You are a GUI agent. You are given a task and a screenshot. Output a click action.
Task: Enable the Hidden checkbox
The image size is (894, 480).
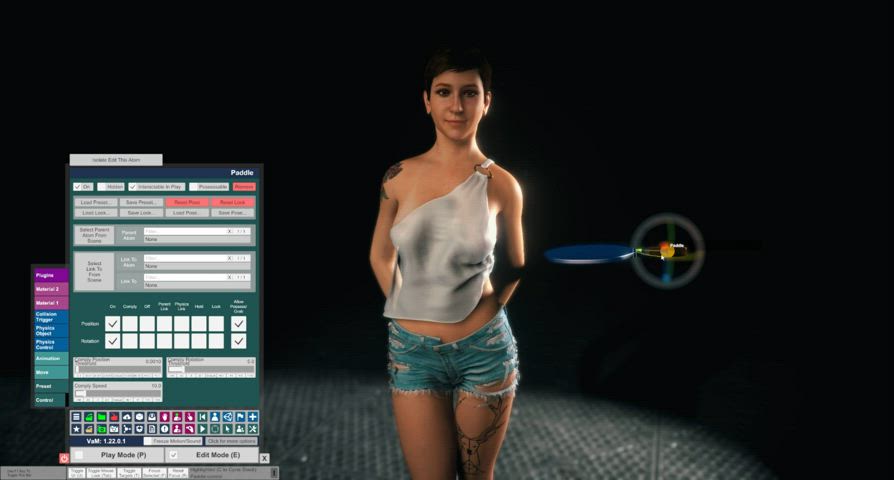point(103,186)
